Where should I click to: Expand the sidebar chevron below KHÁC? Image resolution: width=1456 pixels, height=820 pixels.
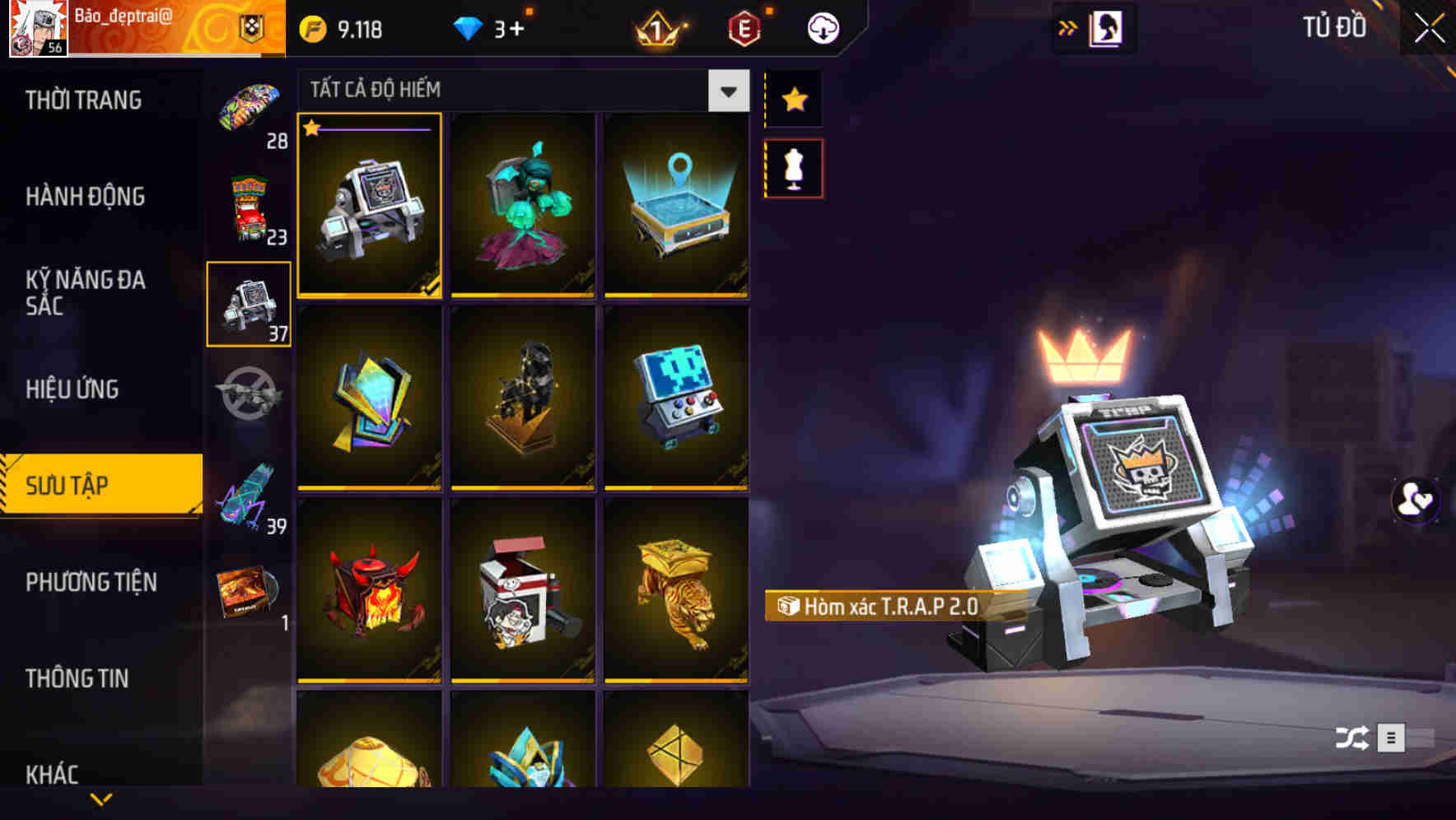coord(101,800)
